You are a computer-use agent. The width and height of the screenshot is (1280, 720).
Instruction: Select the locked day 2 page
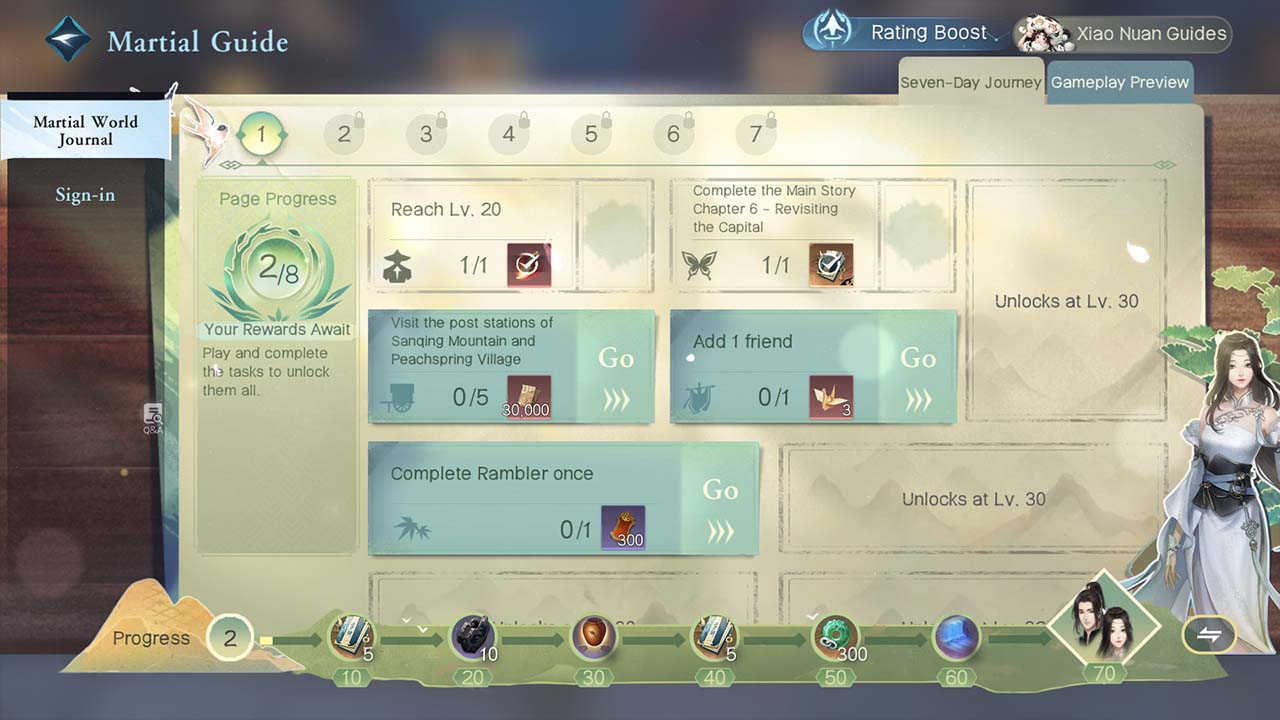[x=344, y=134]
